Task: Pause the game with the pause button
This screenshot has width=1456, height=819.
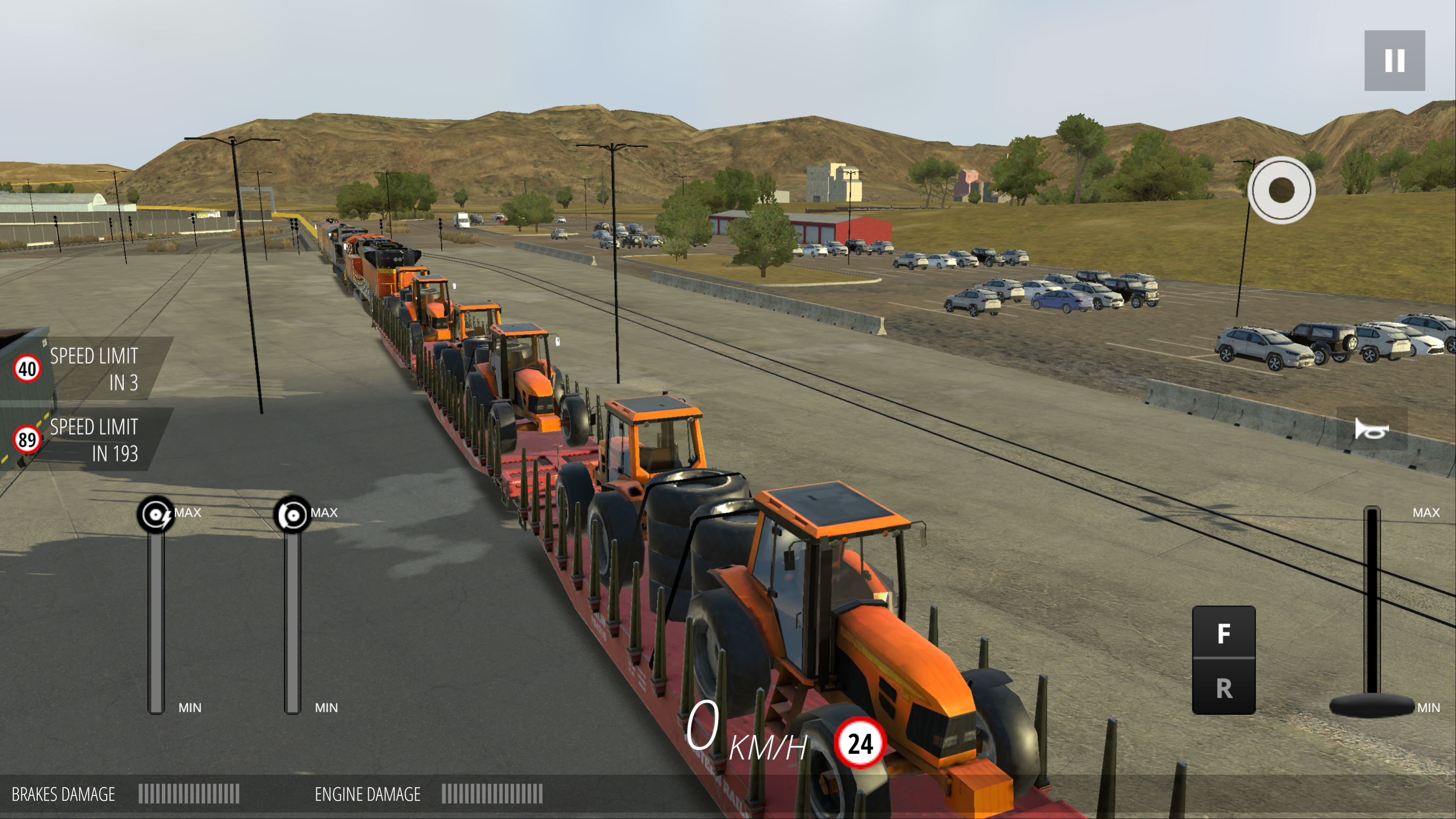Action: (1394, 61)
